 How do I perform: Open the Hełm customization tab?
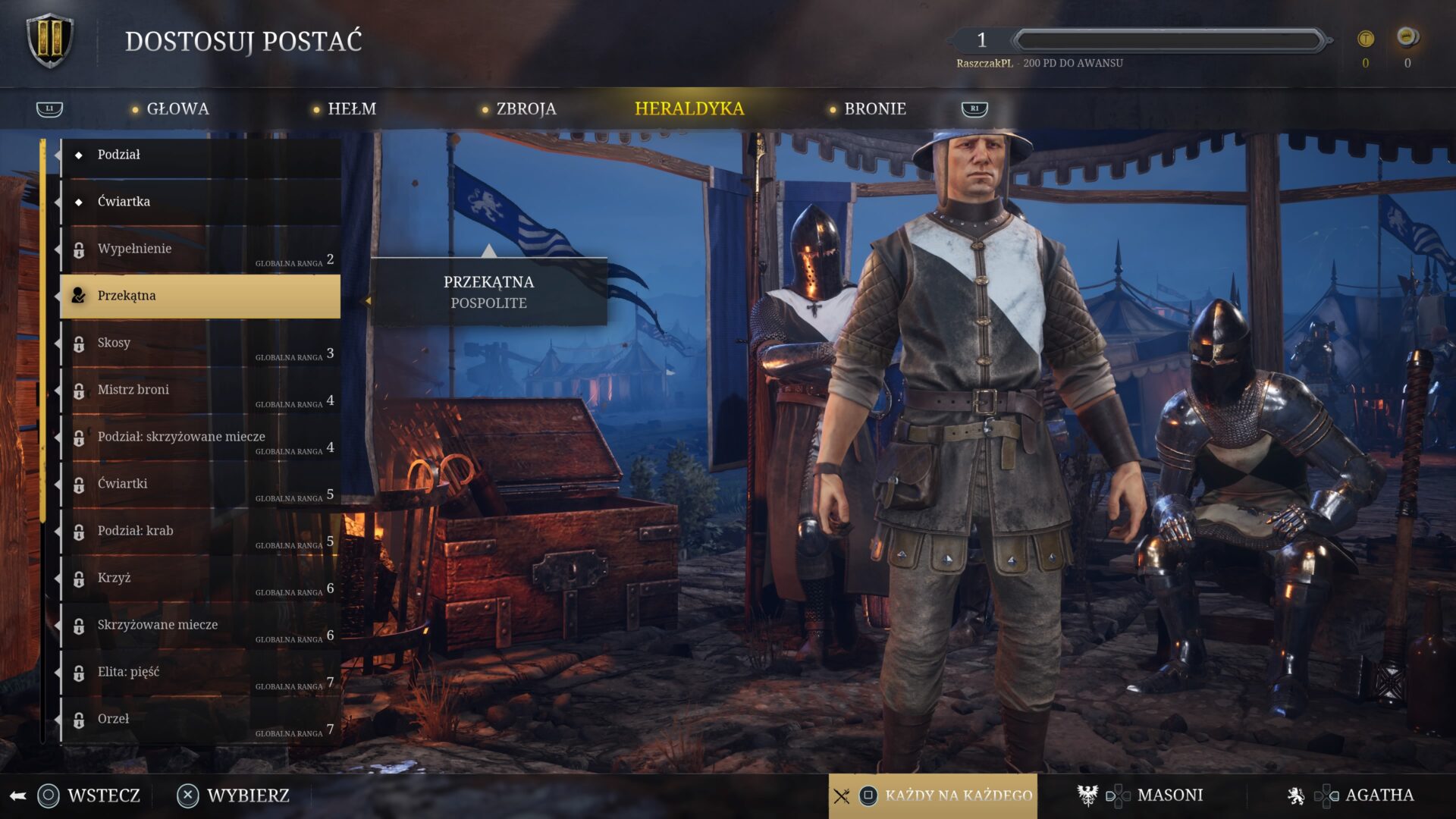click(x=351, y=109)
